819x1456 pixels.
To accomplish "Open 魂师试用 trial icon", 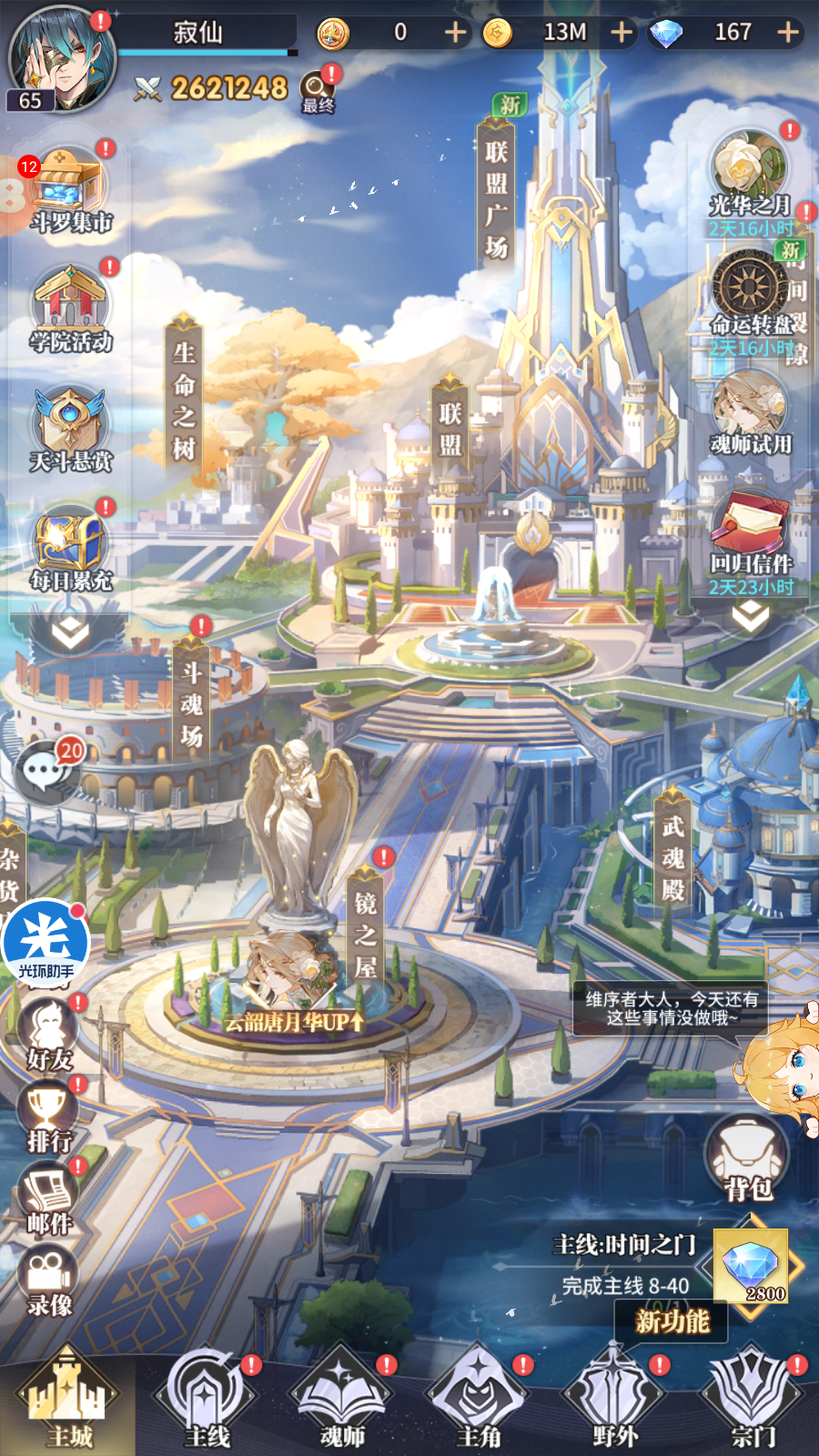I will click(x=750, y=414).
